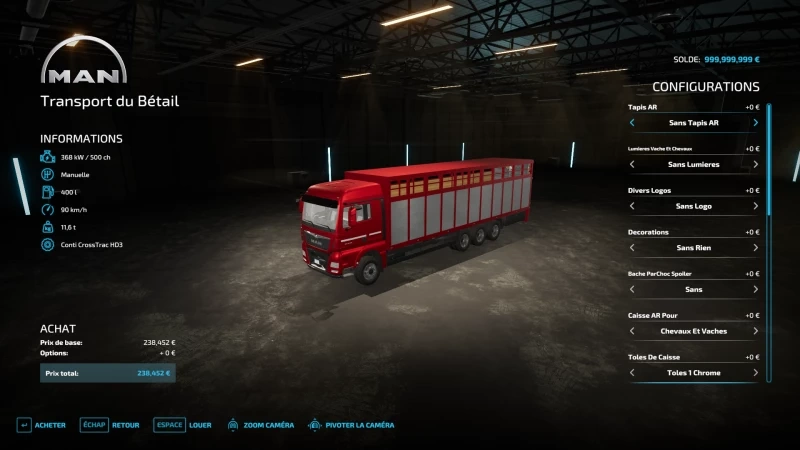
Task: Lease the vehicle with Louer
Action: (x=183, y=425)
